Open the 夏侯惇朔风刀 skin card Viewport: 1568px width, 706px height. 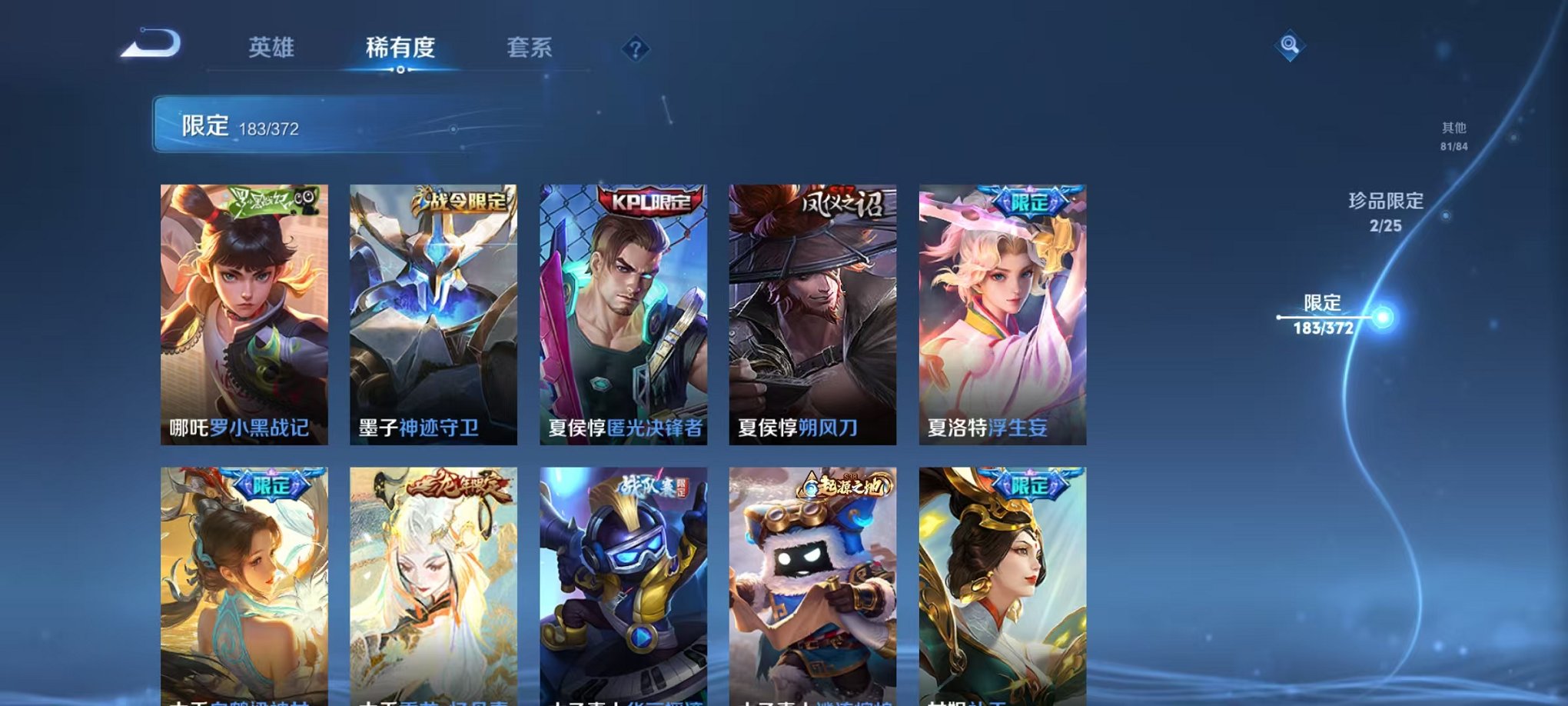click(809, 311)
